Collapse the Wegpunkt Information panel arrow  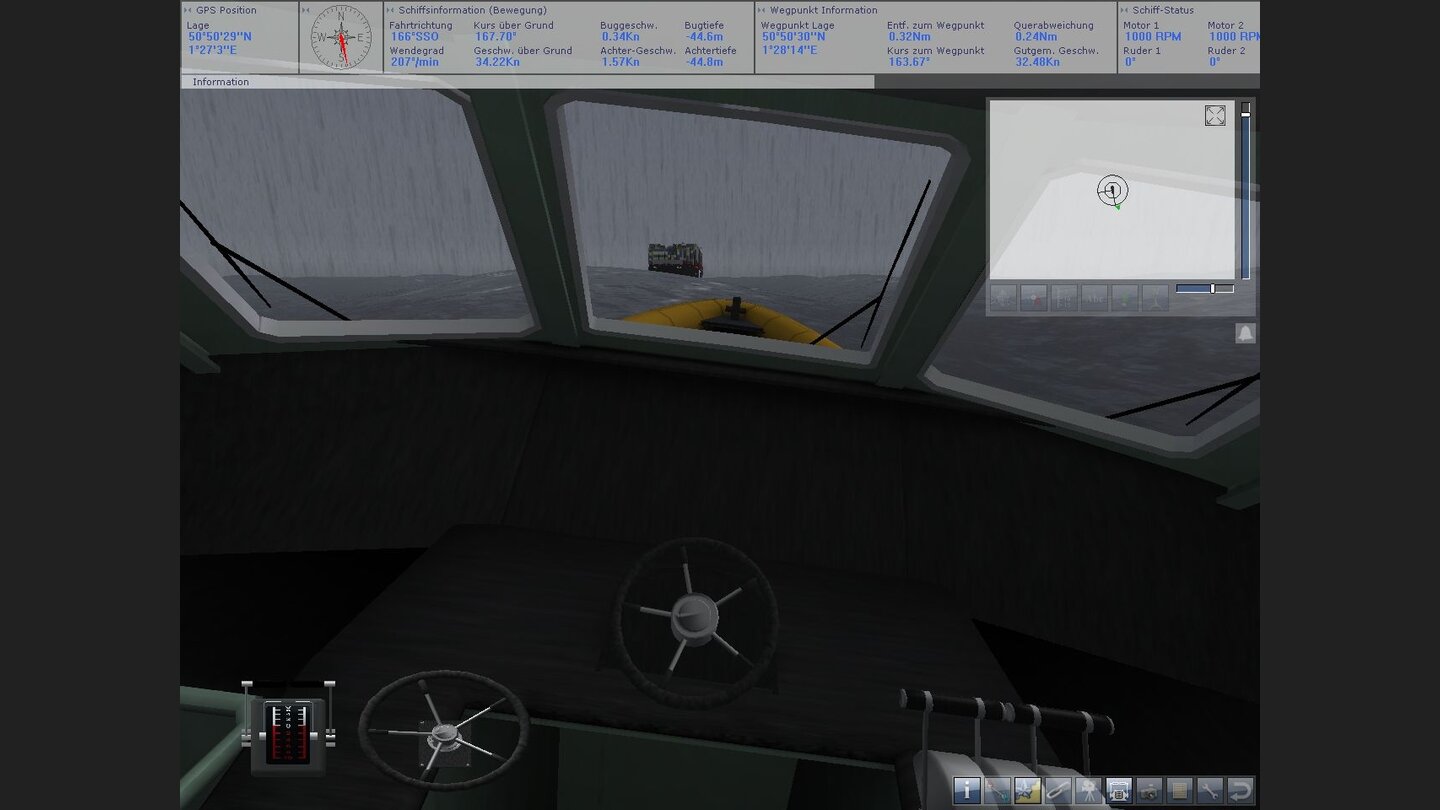coord(760,9)
